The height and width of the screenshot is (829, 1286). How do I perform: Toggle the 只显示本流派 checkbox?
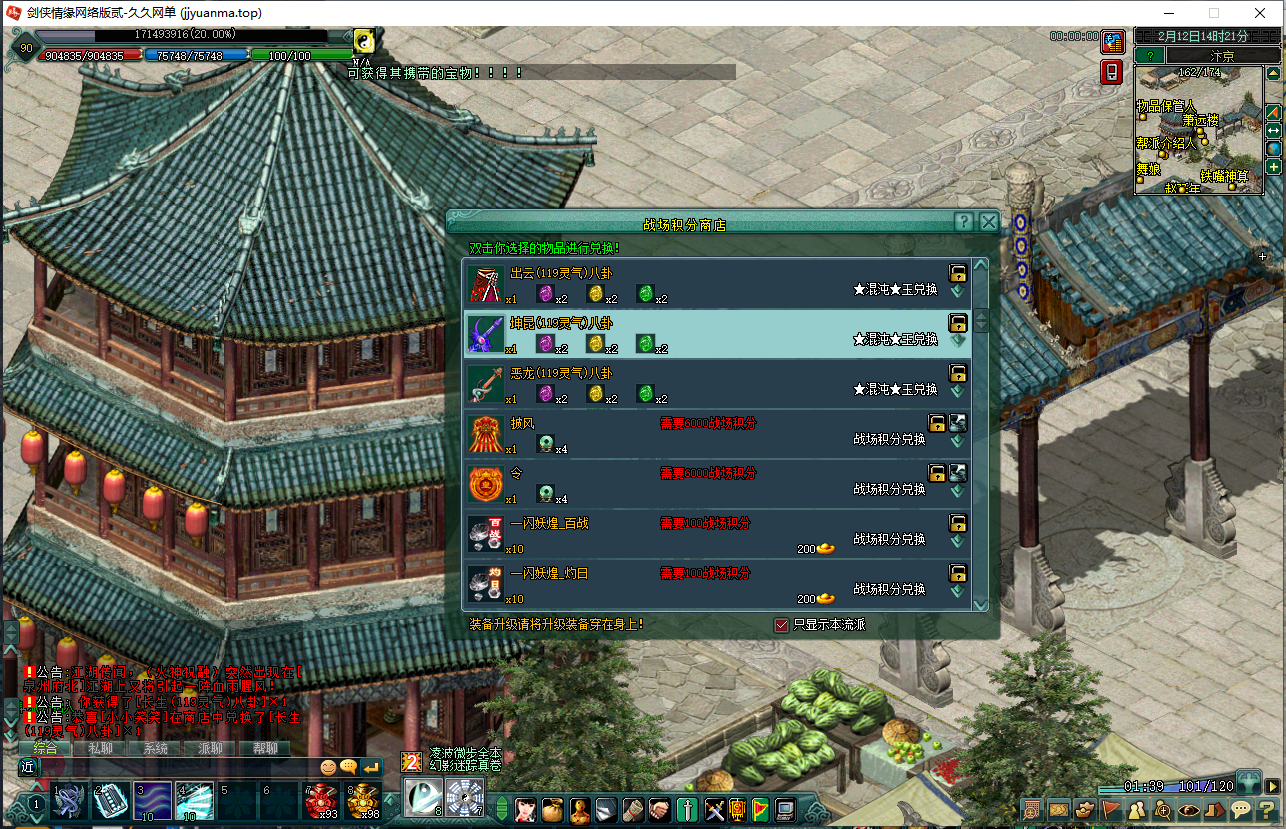point(782,625)
